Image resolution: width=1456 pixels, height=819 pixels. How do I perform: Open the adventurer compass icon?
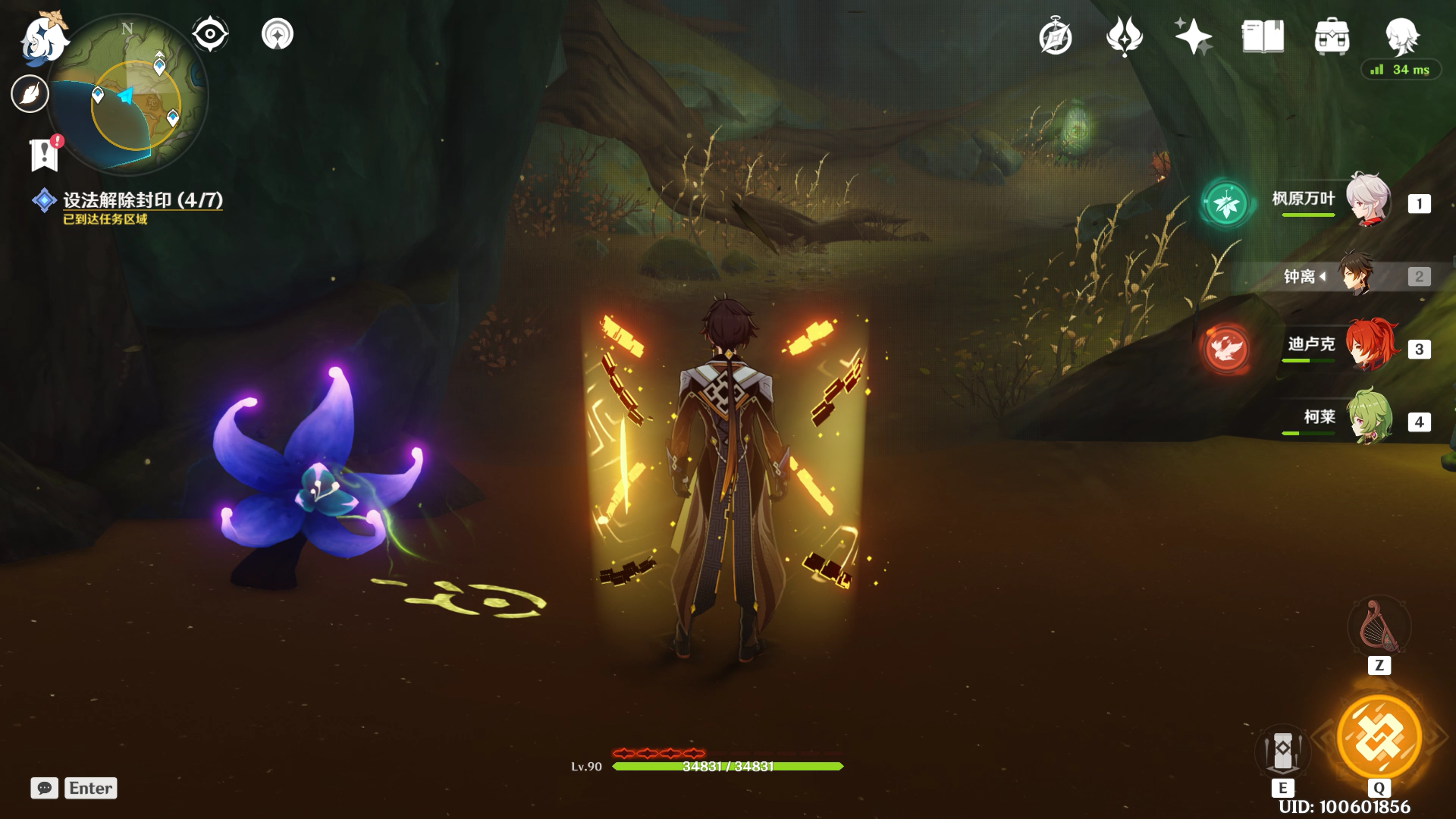(1055, 36)
